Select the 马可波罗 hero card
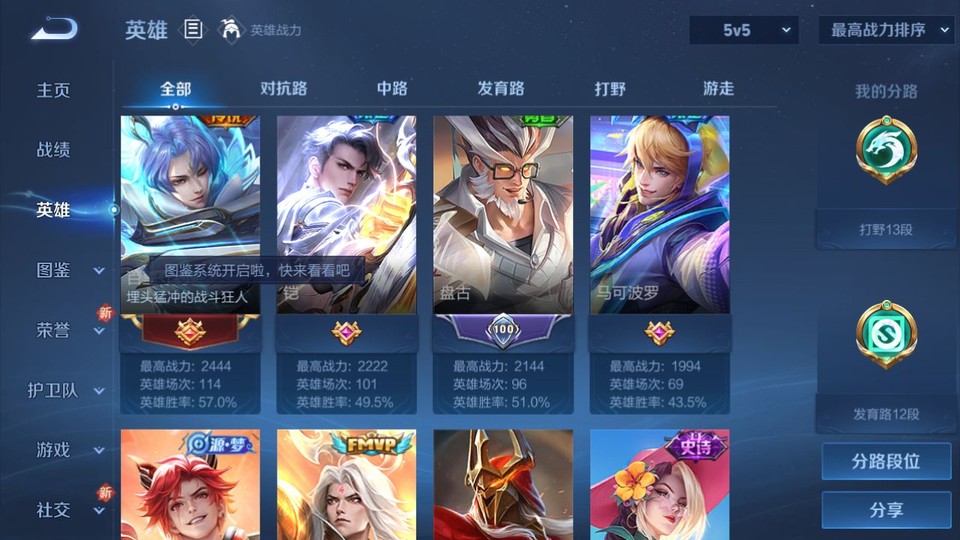 [x=659, y=215]
